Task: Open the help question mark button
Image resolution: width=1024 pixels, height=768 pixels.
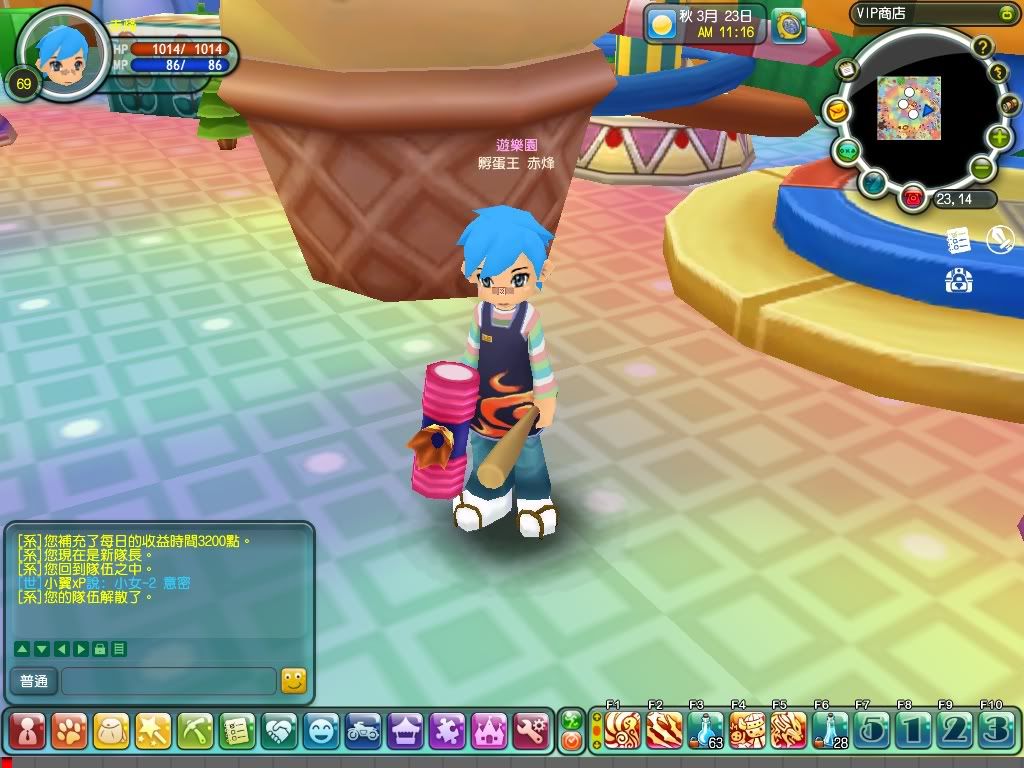Action: pyautogui.click(x=982, y=46)
